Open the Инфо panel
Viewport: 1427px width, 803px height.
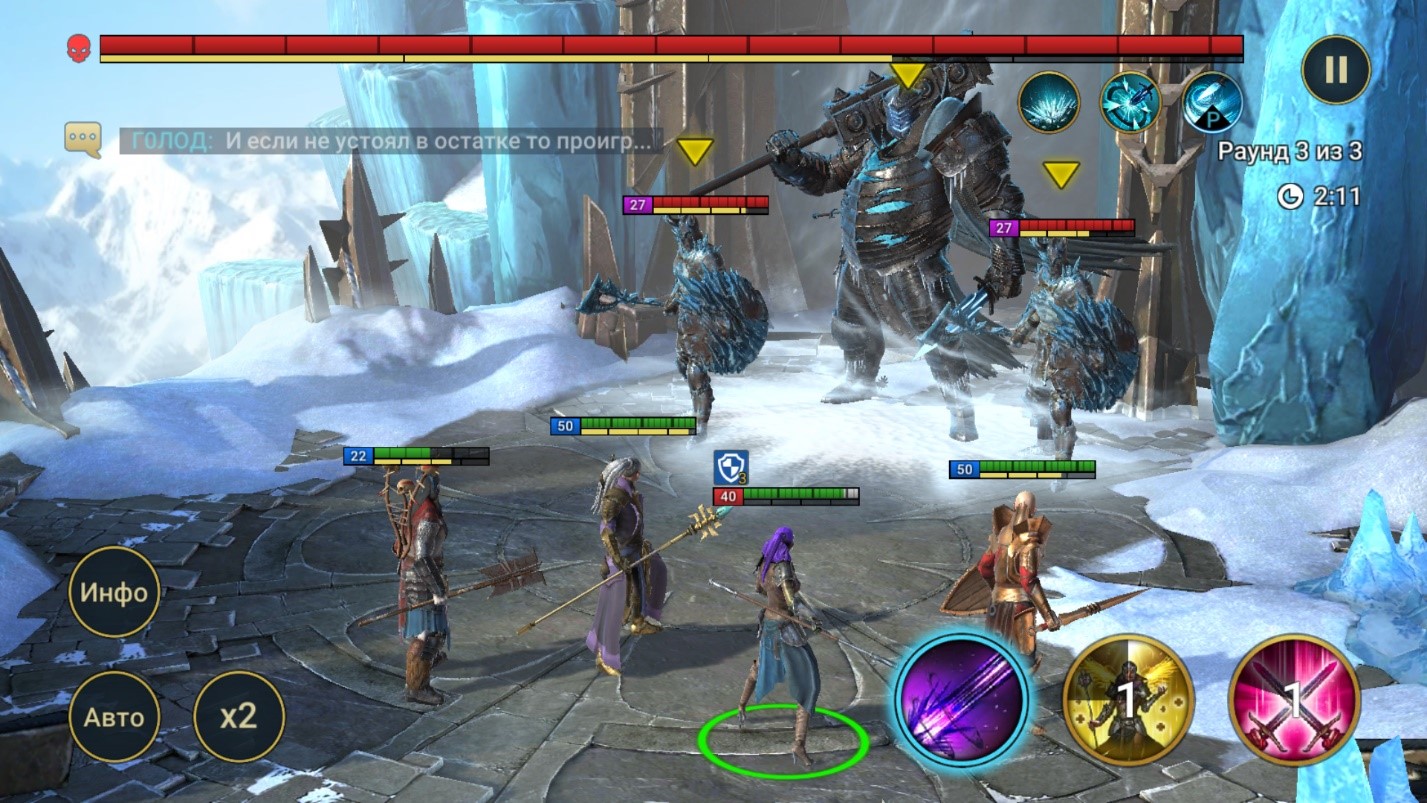(114, 592)
